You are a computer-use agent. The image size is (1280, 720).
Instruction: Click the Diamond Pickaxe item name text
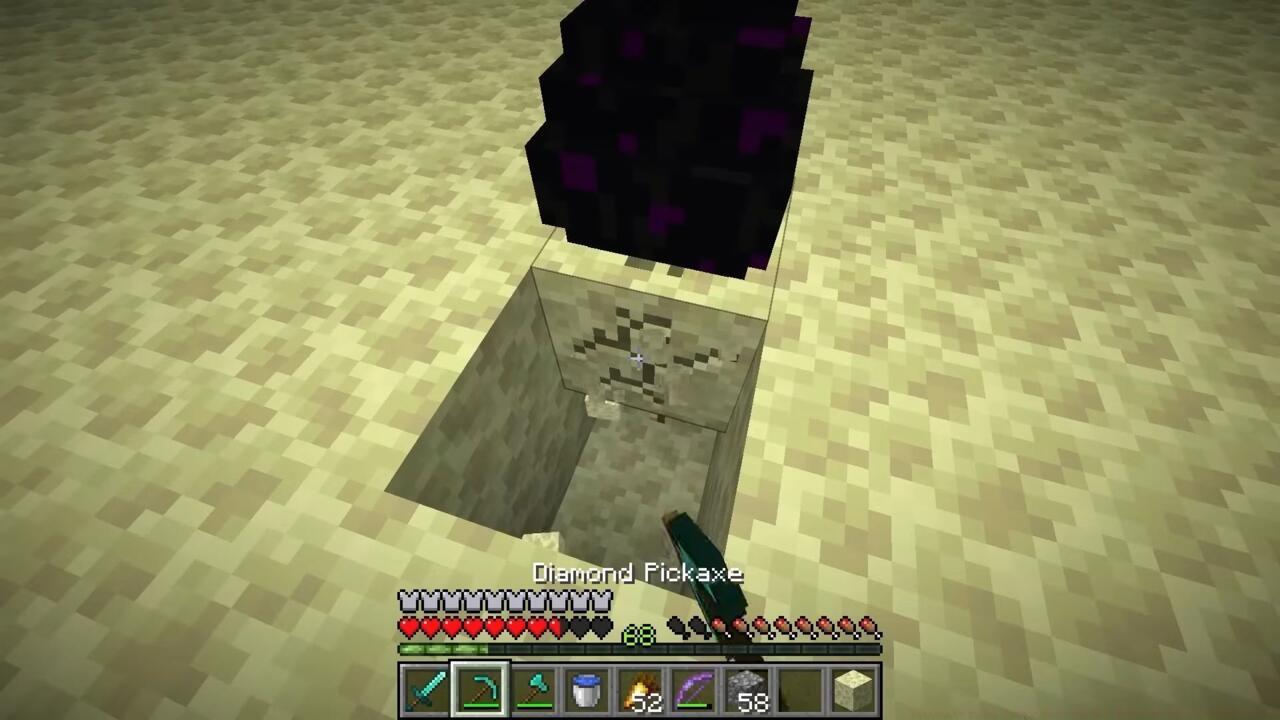click(638, 573)
